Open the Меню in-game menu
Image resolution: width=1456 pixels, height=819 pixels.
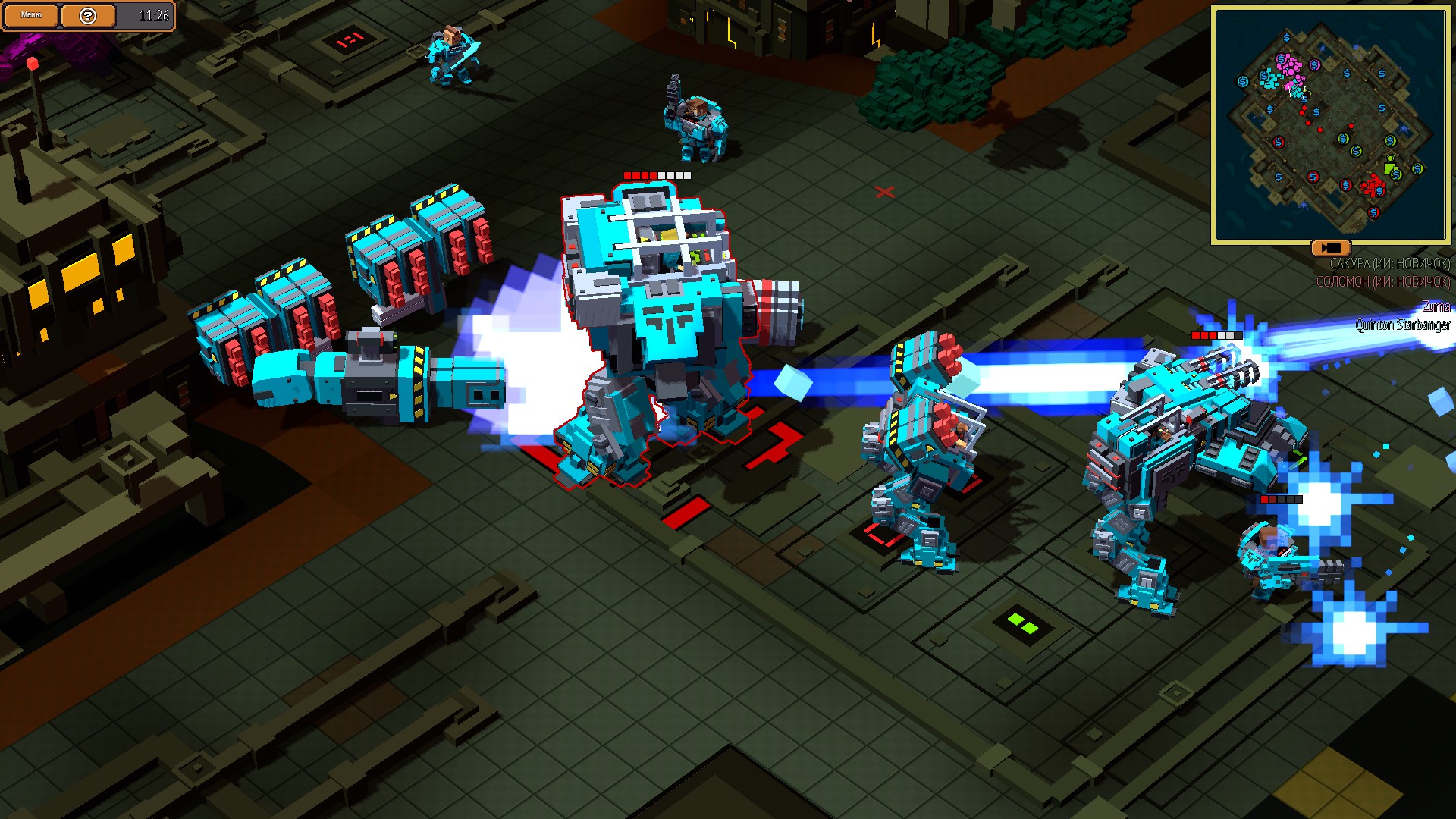30,14
